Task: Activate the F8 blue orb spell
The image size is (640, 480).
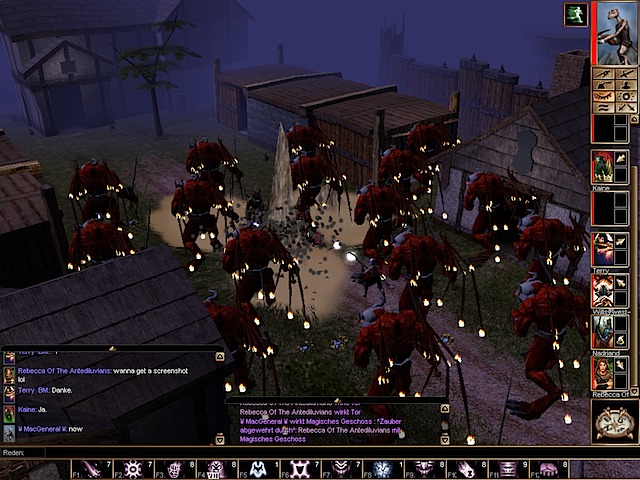Action: [x=382, y=469]
